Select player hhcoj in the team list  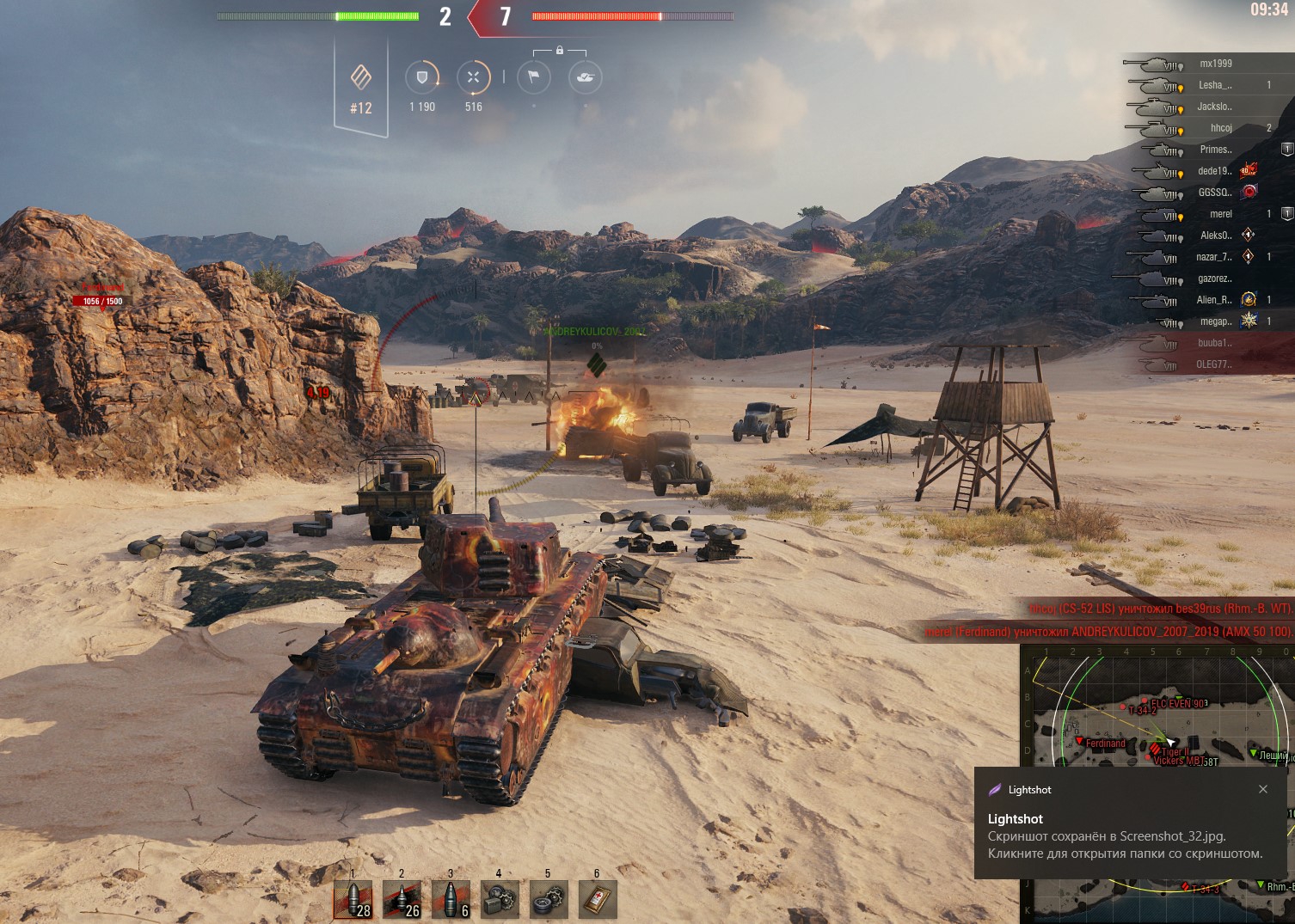tap(1221, 128)
